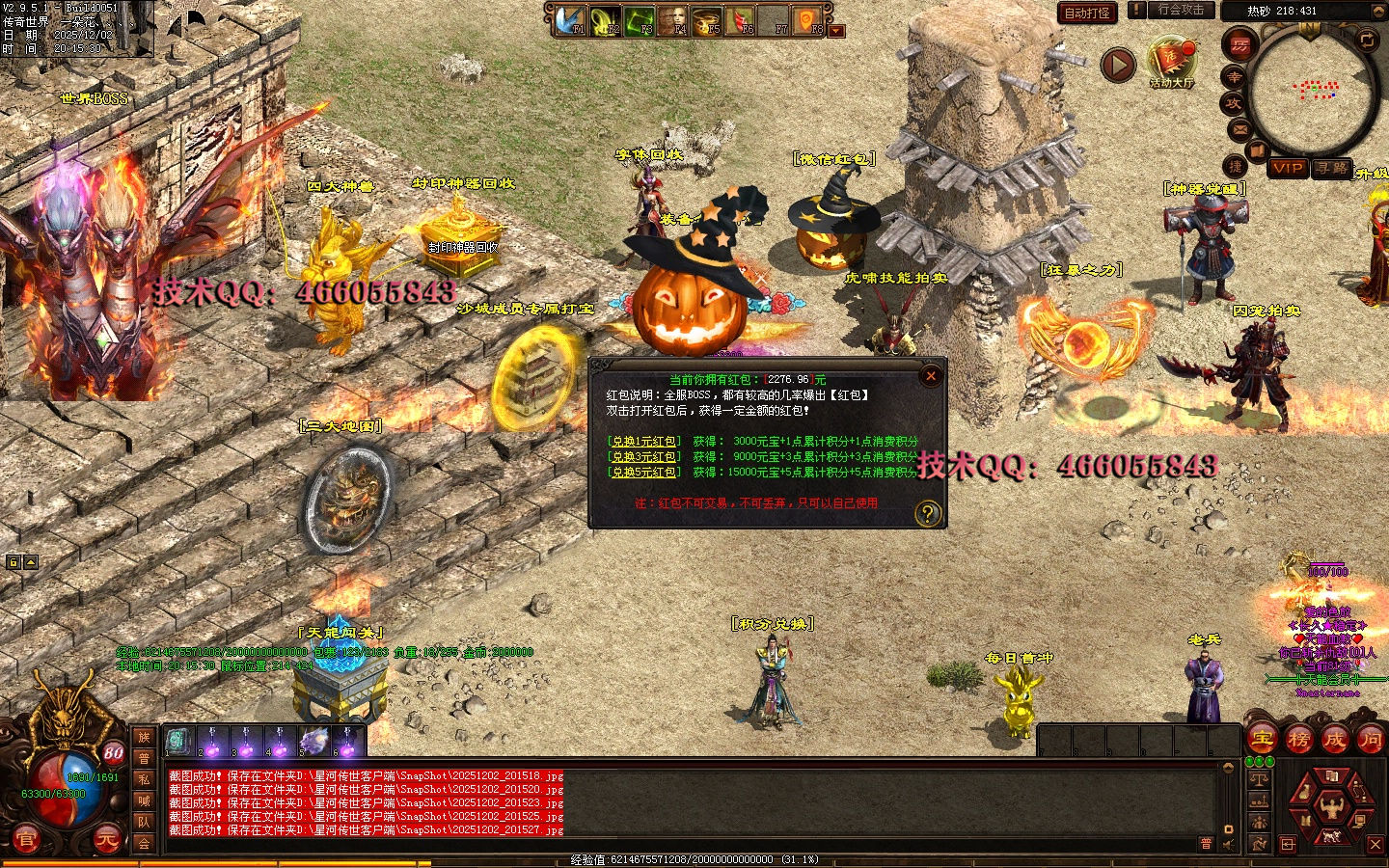Click the 行会攻击 guild attack button
Screen dimensions: 1389x868
tap(1180, 10)
